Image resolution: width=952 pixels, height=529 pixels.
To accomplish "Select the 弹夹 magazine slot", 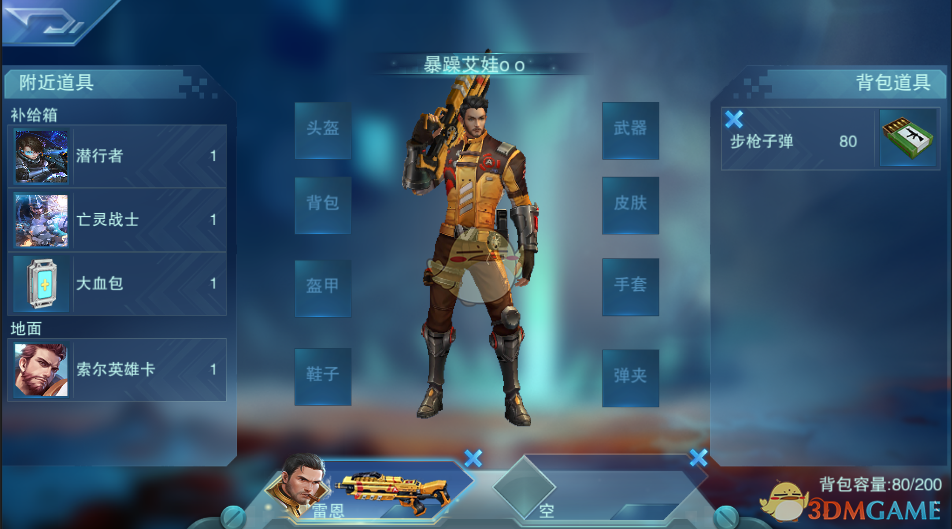I will (x=630, y=377).
